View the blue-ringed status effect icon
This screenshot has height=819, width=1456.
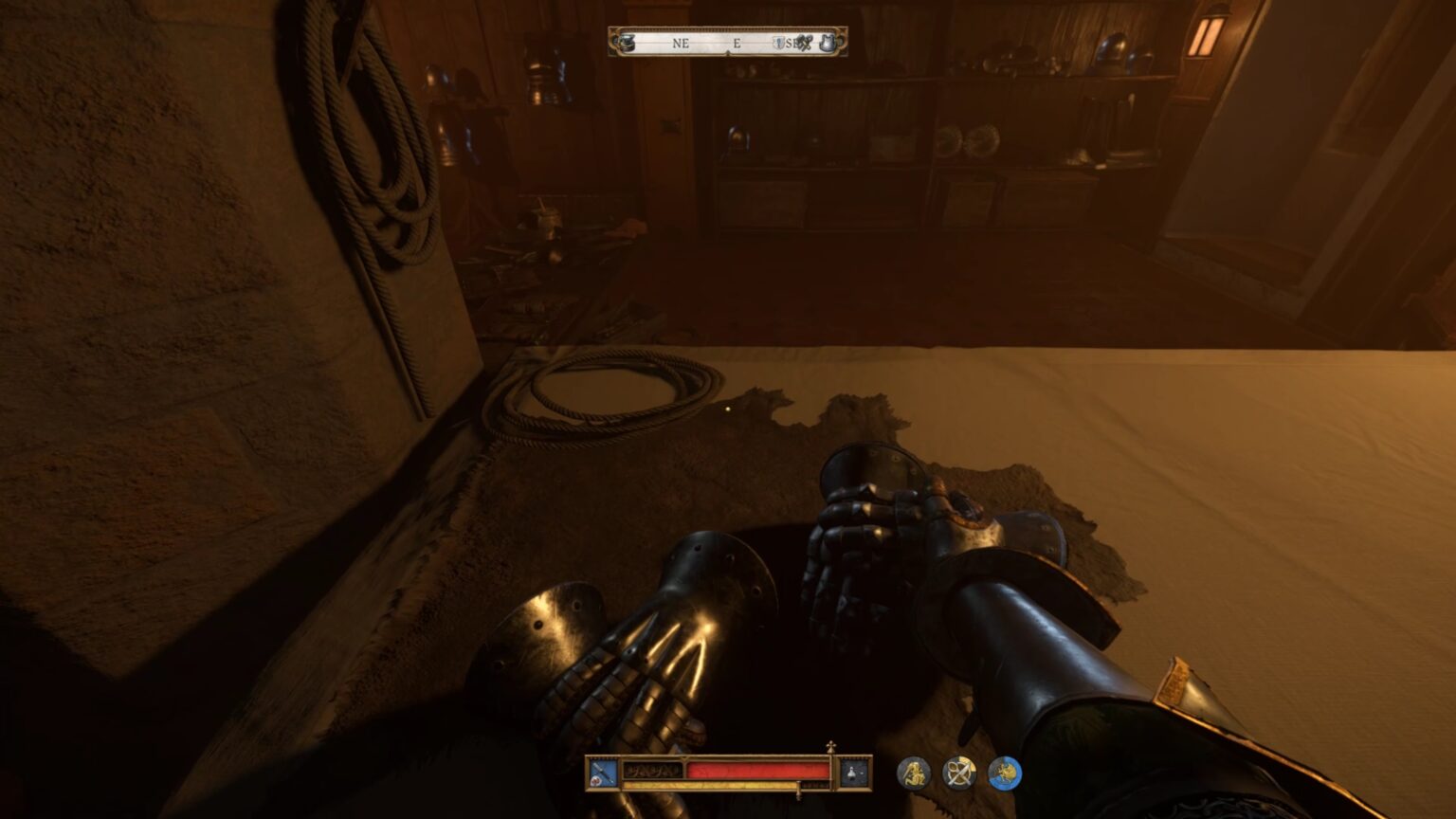point(1005,773)
